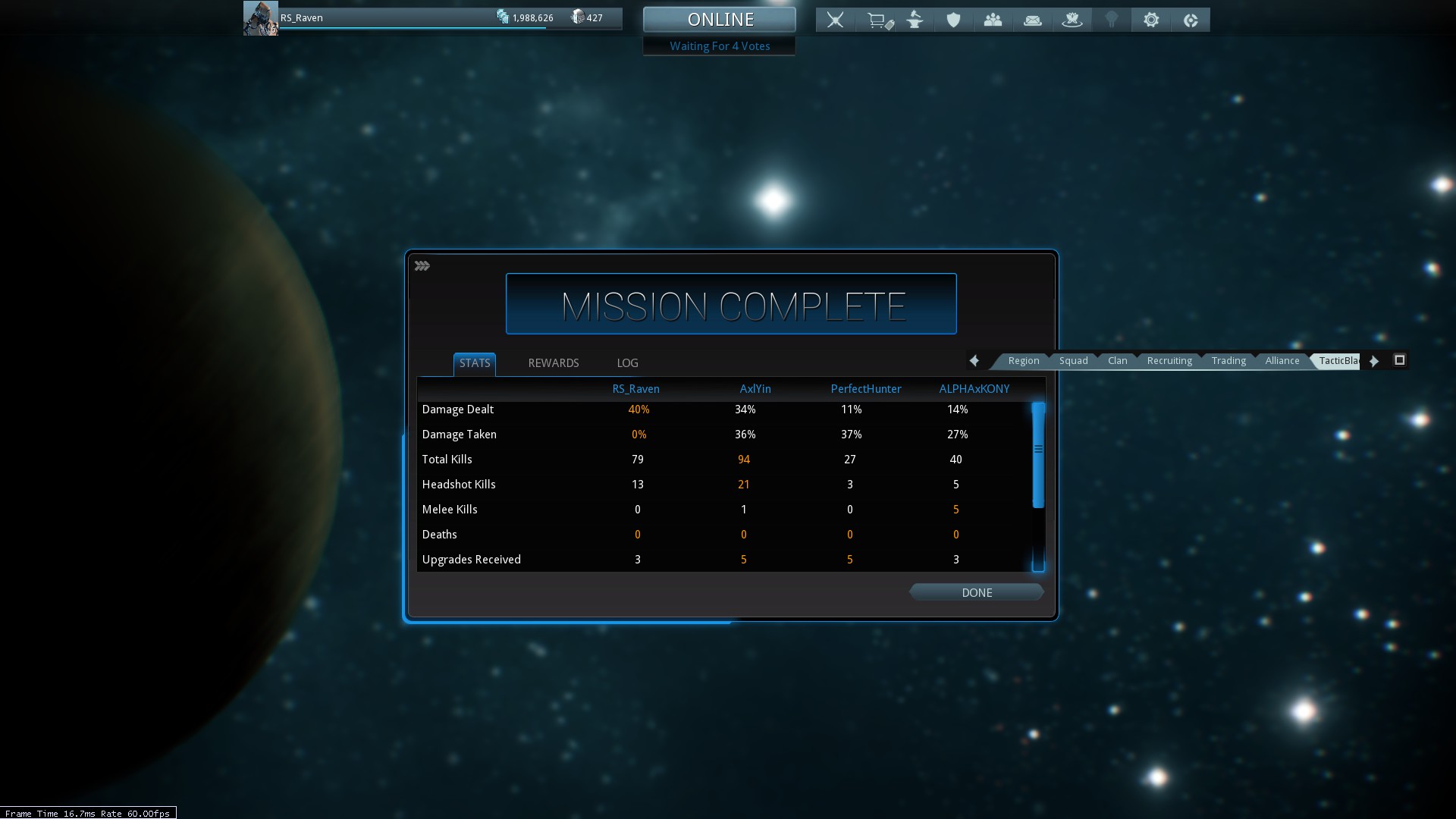Select the STATS tab
This screenshot has width=1456, height=819.
pyautogui.click(x=475, y=363)
